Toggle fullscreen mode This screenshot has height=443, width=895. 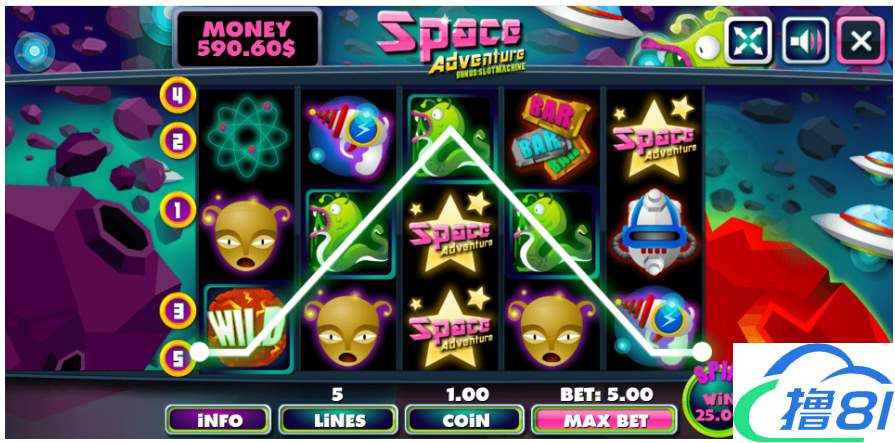(x=749, y=40)
